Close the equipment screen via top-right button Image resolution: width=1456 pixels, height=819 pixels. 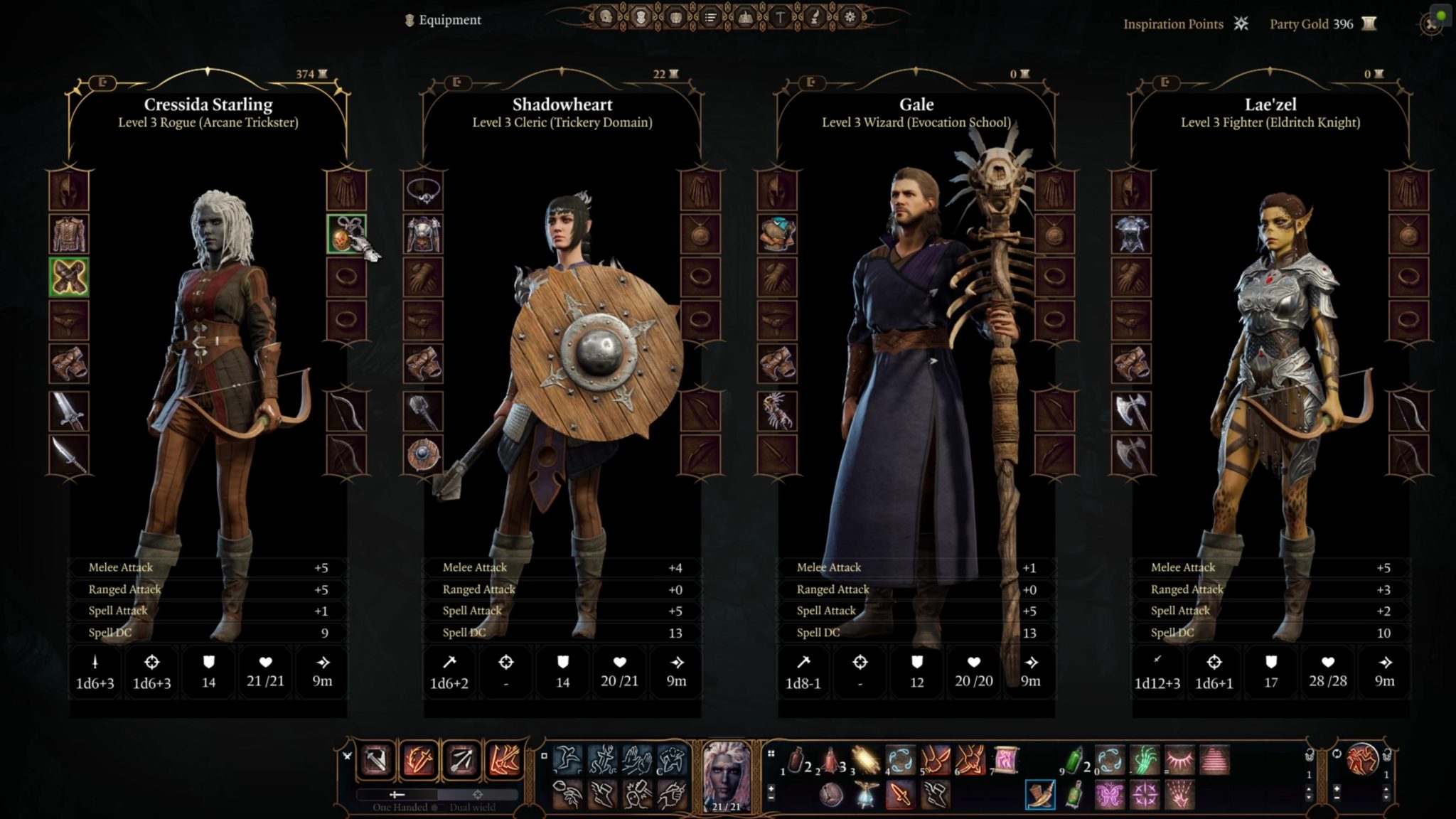tap(1432, 25)
